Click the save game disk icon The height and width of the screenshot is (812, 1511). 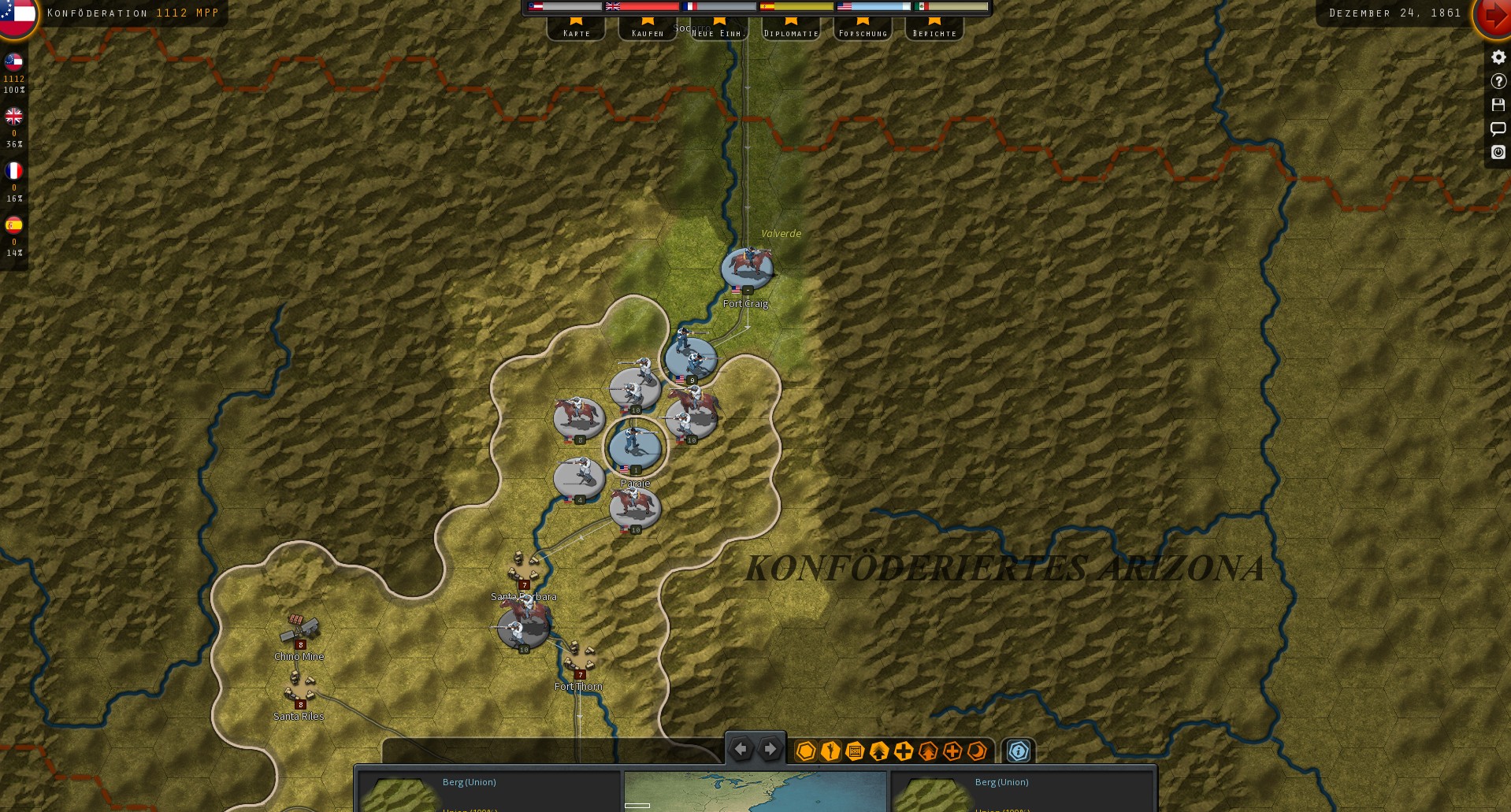click(x=1498, y=105)
